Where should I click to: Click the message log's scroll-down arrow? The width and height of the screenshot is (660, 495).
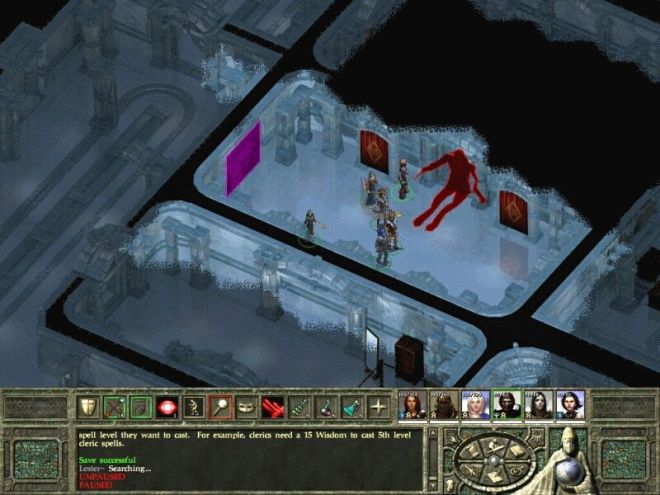click(434, 487)
